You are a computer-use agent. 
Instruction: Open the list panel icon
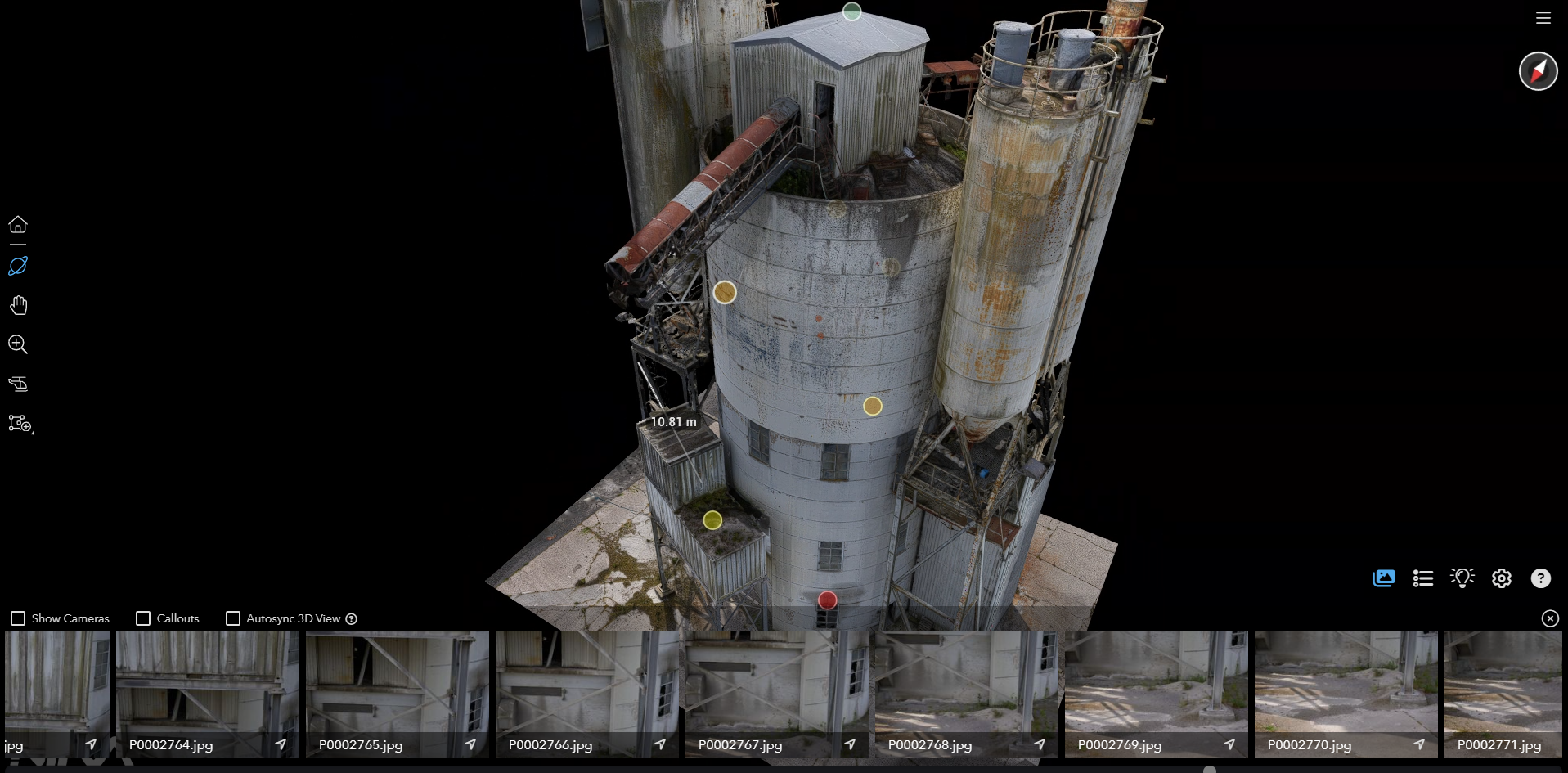pyautogui.click(x=1422, y=578)
